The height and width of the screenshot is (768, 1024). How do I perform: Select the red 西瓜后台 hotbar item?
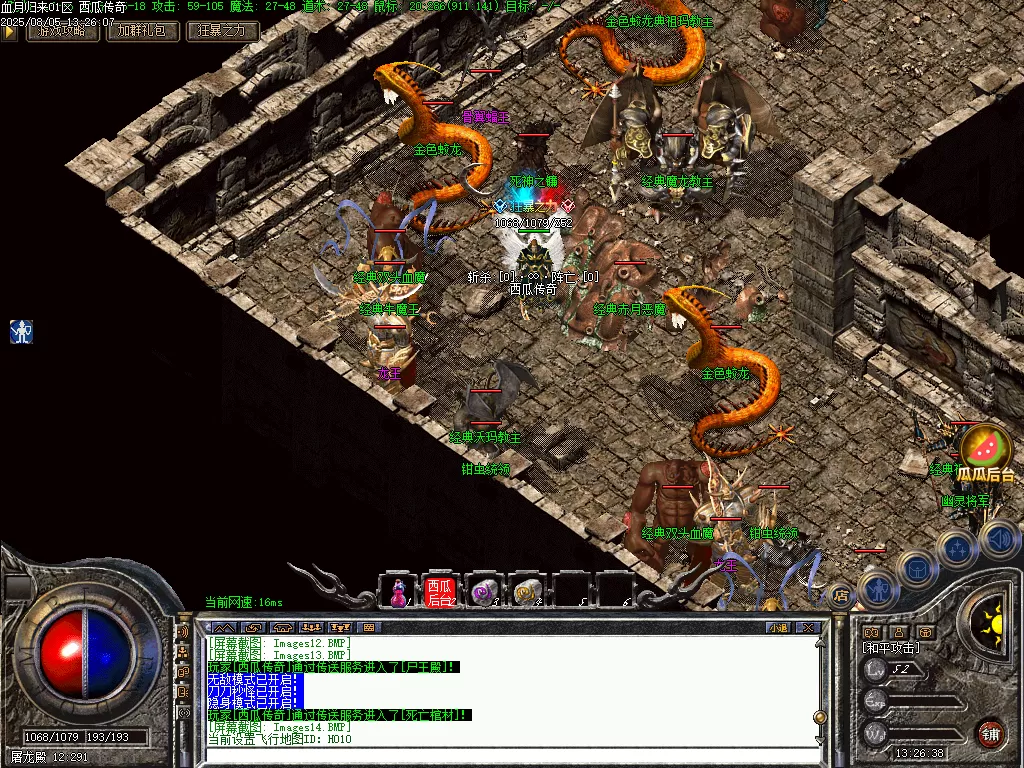tap(439, 592)
